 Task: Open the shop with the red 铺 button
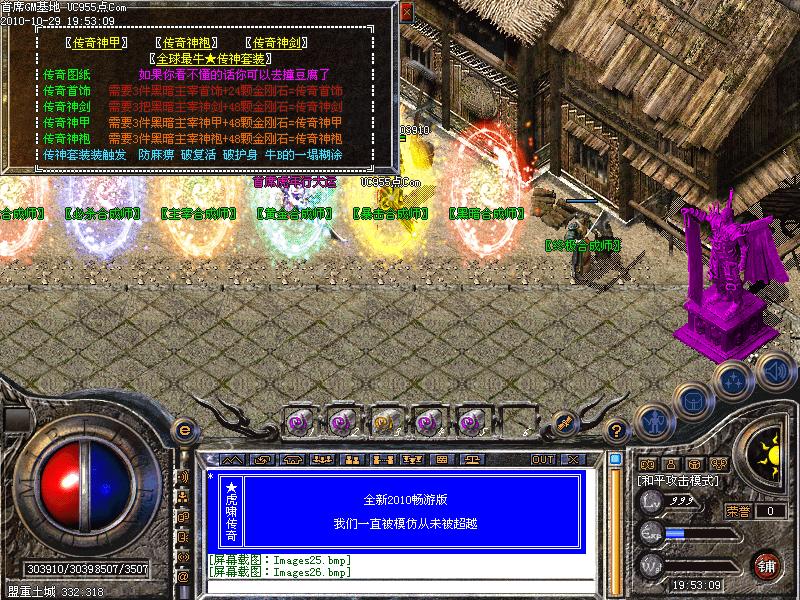767,565
